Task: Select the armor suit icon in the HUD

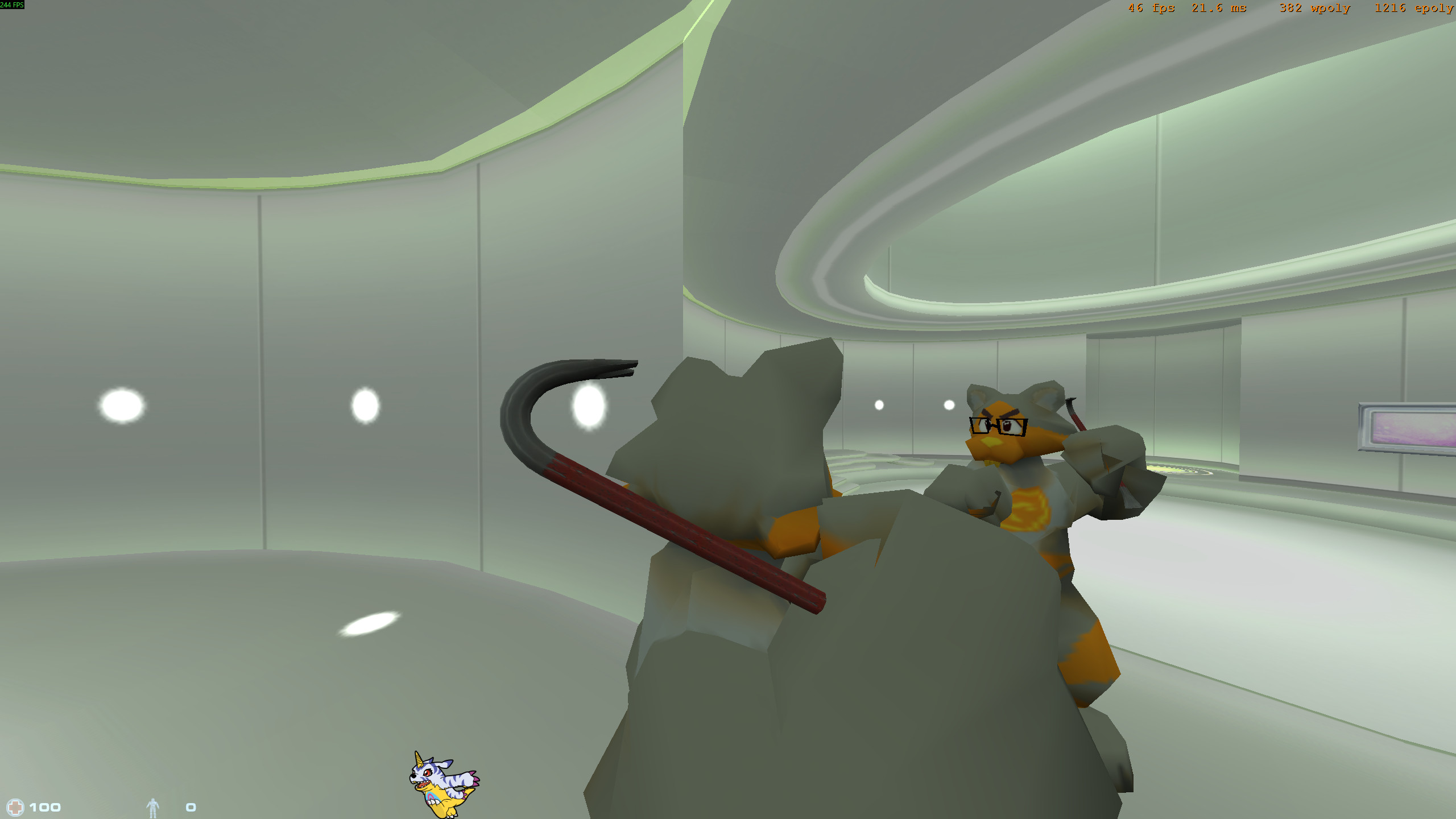Action: (152, 806)
